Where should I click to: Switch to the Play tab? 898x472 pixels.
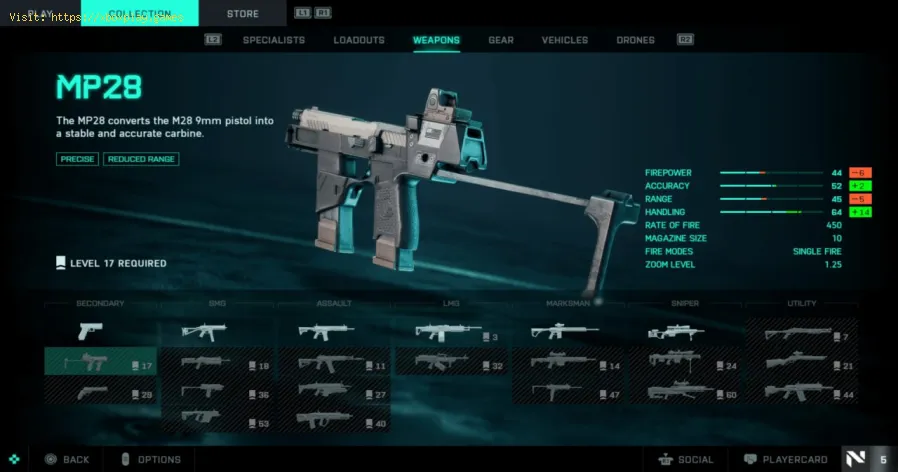click(41, 13)
